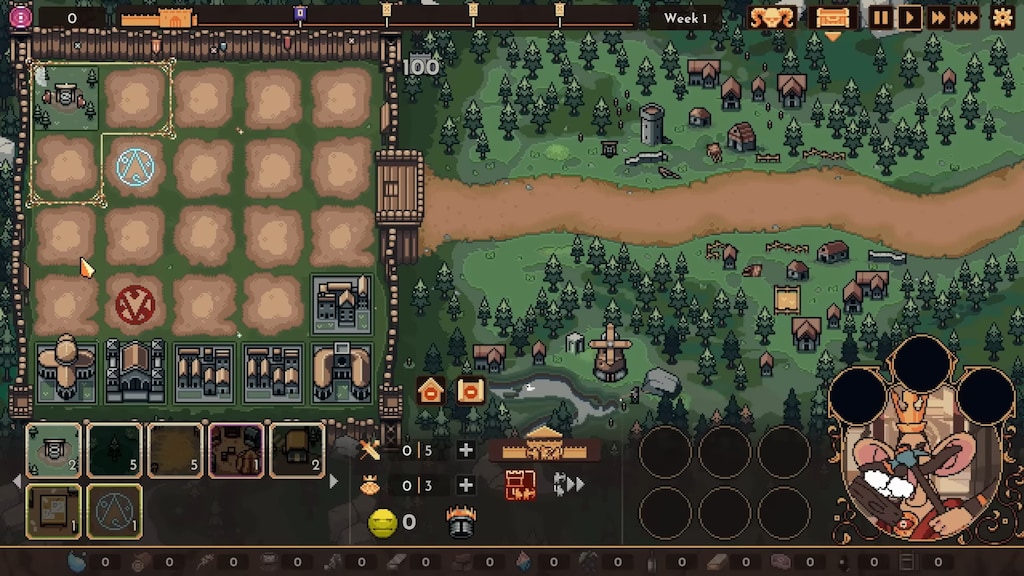Switch to double fast-forward speed
This screenshot has width=1024, height=576.
click(938, 17)
